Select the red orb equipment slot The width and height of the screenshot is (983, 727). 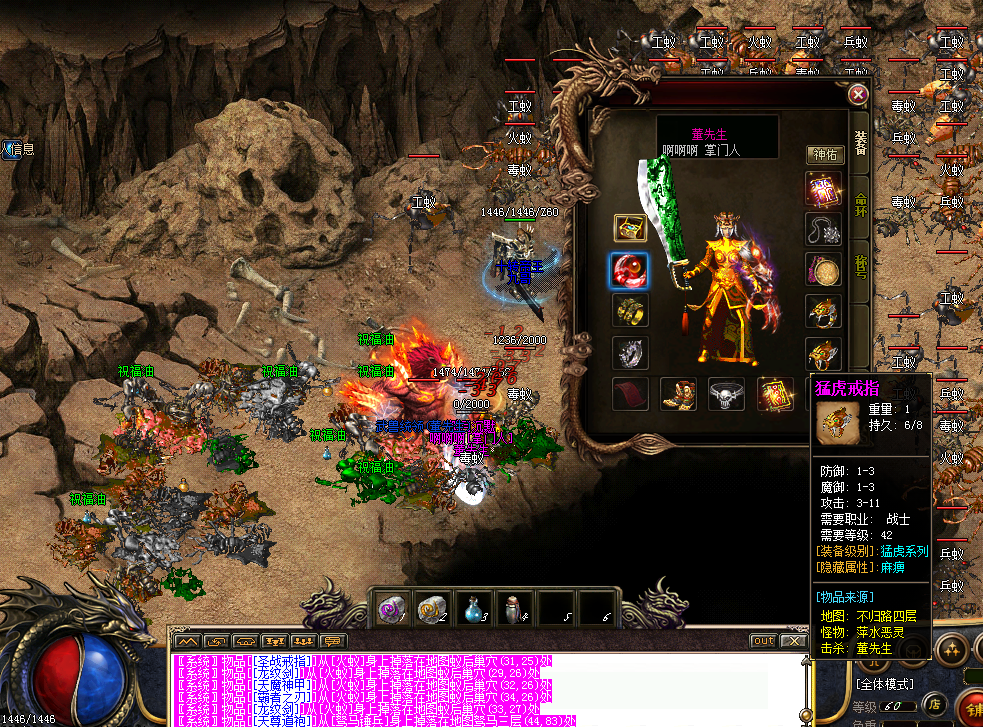coord(630,270)
